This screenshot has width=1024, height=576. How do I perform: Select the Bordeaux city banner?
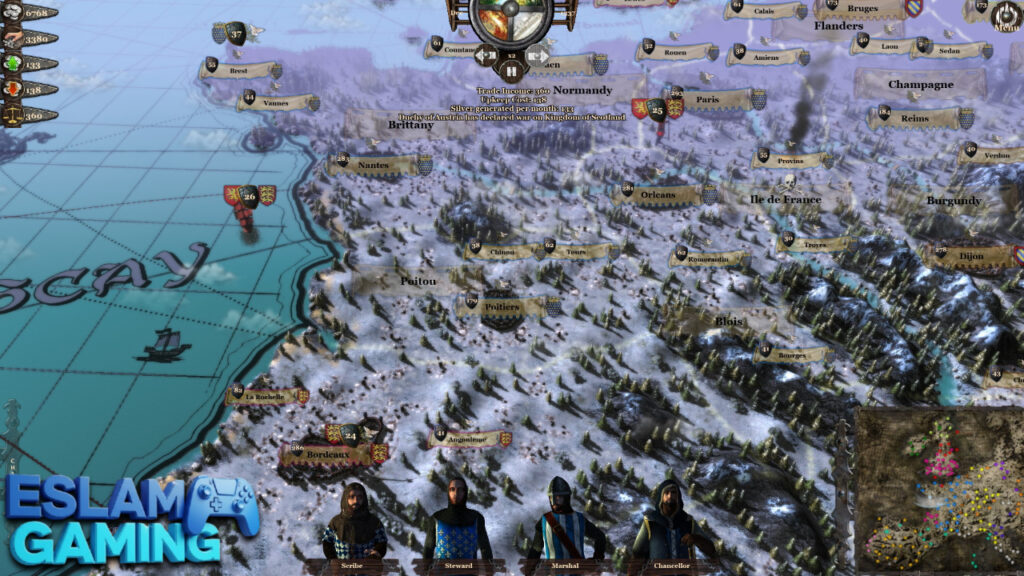click(x=331, y=454)
